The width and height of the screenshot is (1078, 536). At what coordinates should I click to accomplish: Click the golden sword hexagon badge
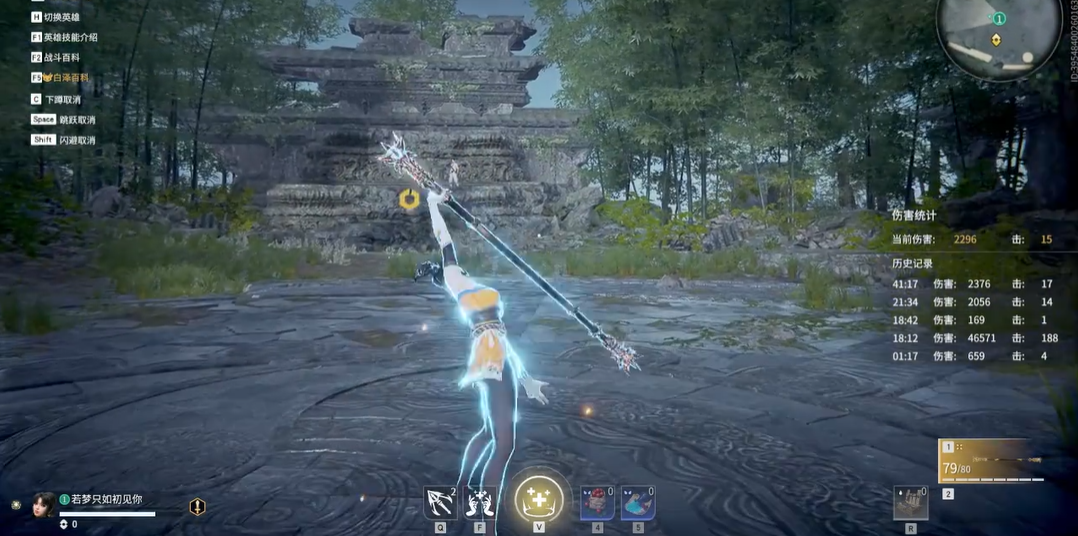click(197, 507)
